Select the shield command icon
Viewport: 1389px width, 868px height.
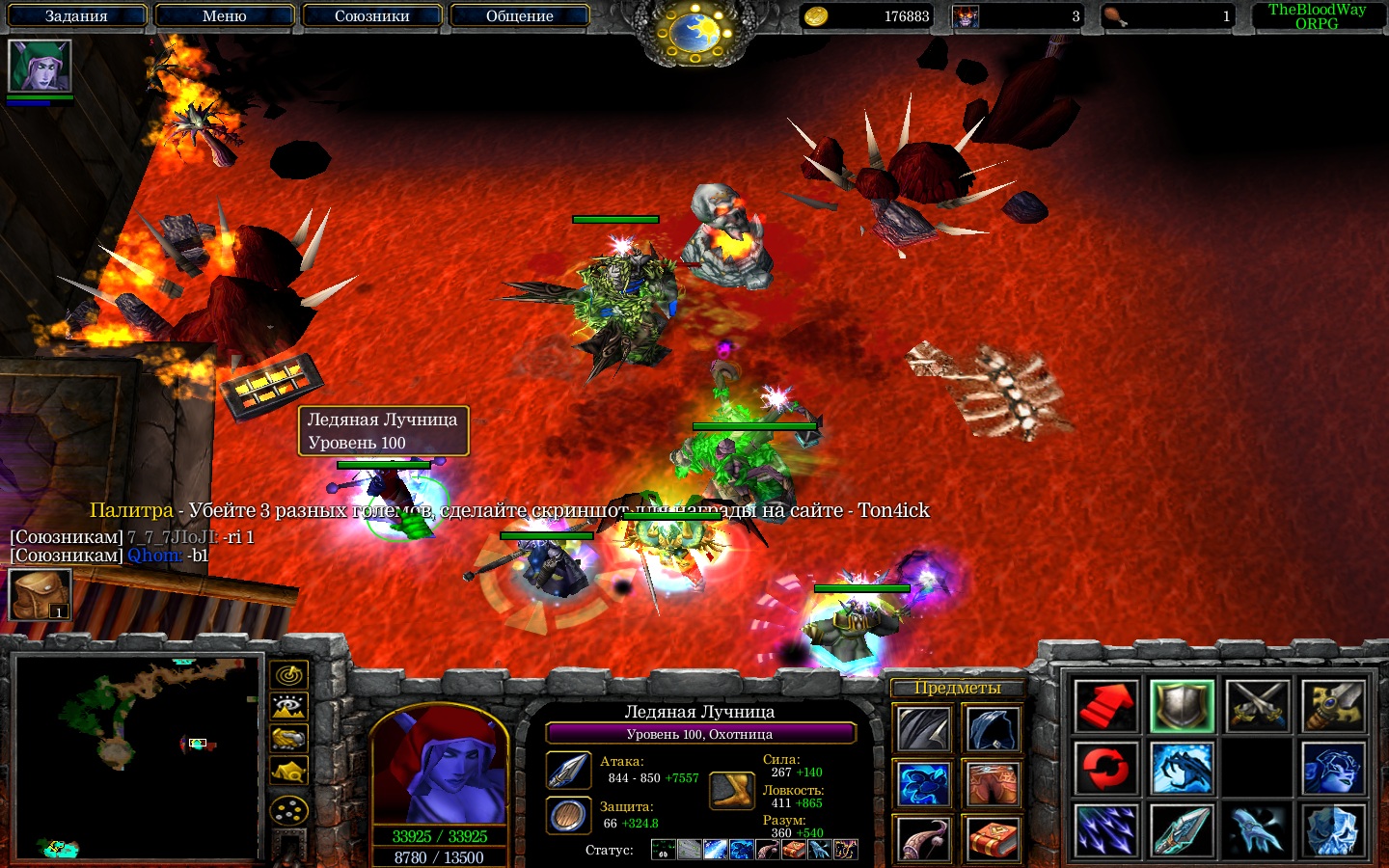[1182, 706]
